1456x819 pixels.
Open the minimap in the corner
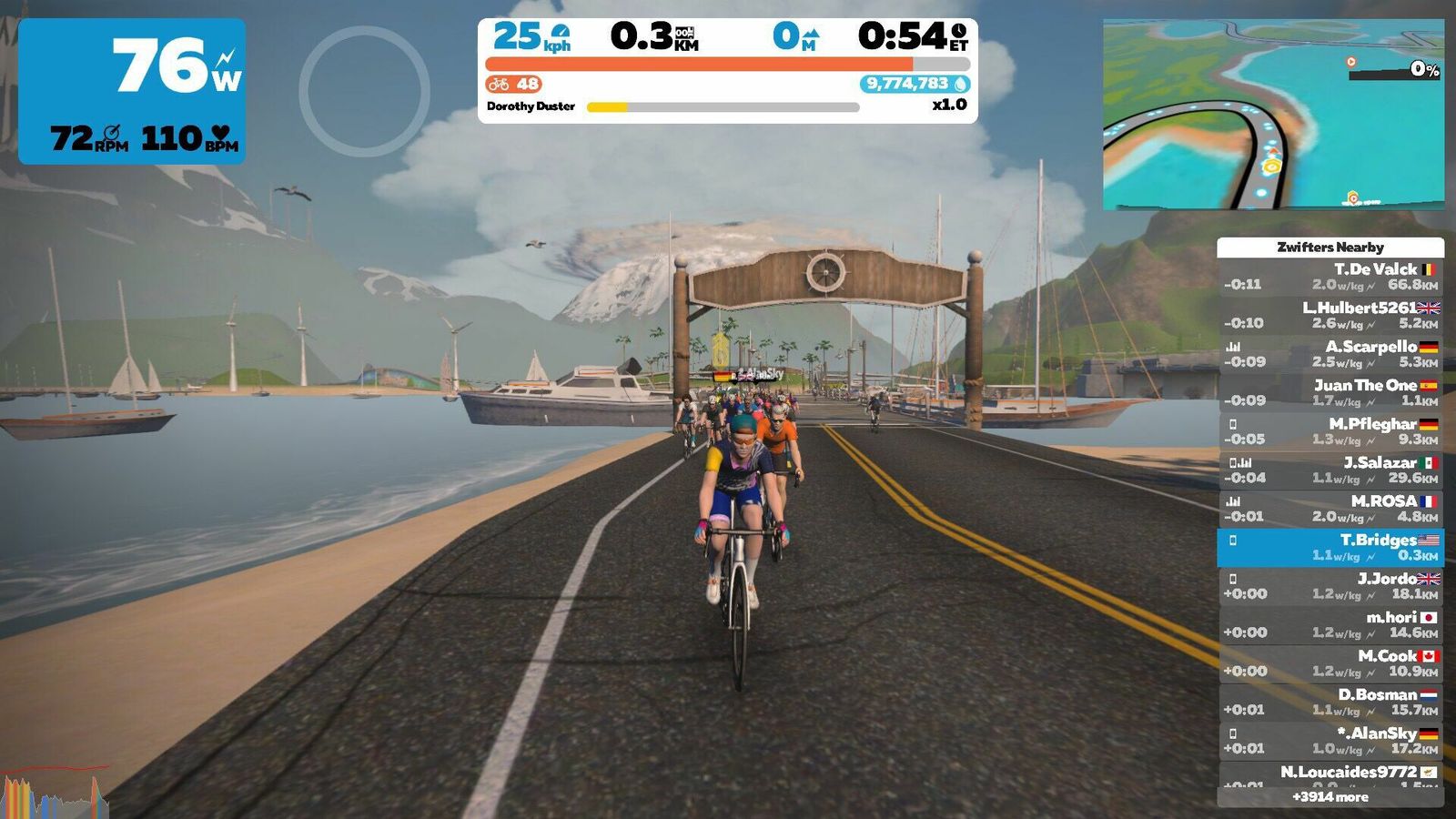1273,115
